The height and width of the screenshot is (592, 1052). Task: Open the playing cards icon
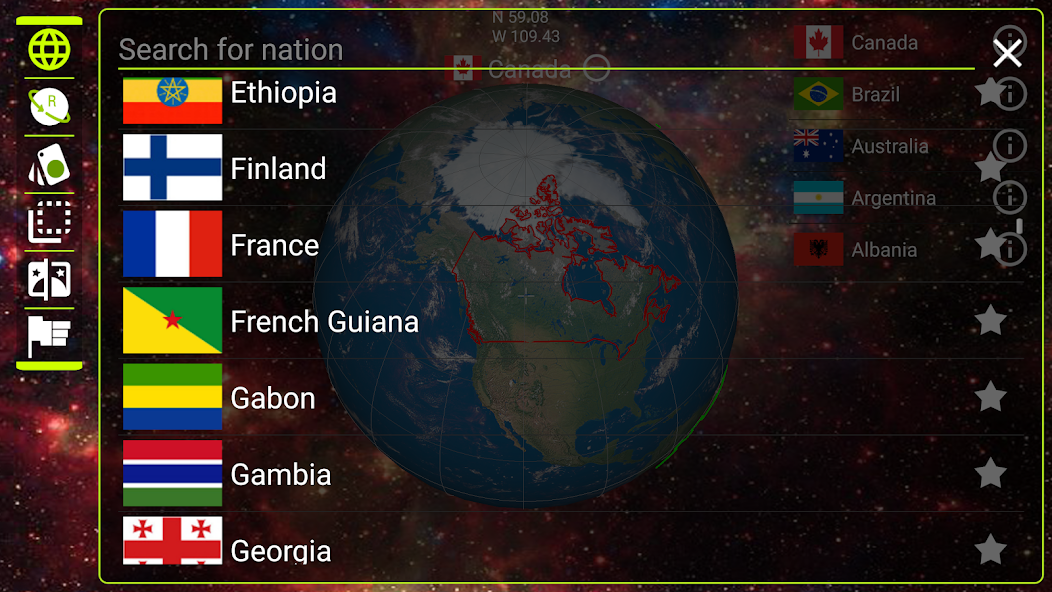pos(49,164)
